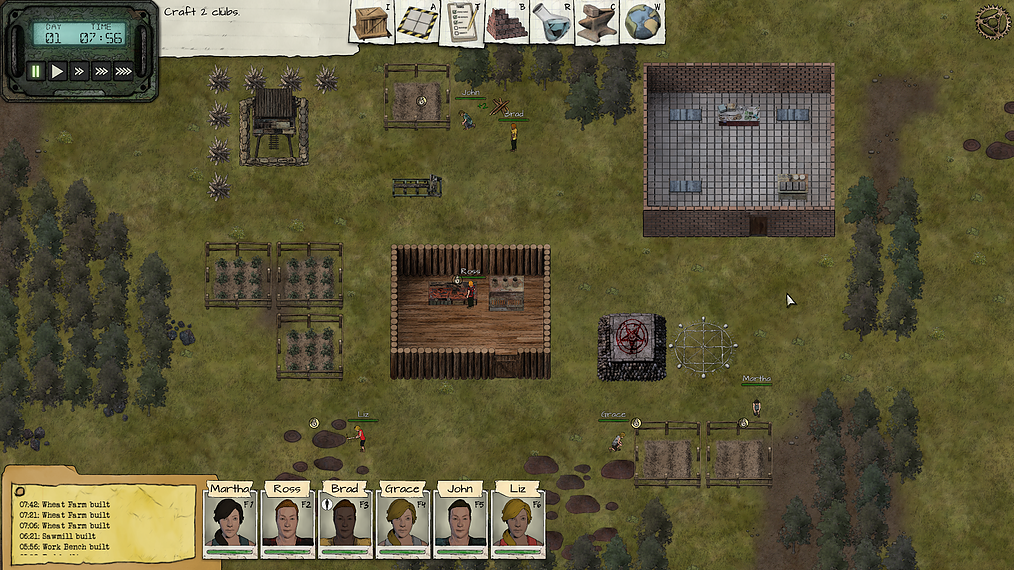Select Ross's survivor portrait
1014x570 pixels.
tap(287, 521)
